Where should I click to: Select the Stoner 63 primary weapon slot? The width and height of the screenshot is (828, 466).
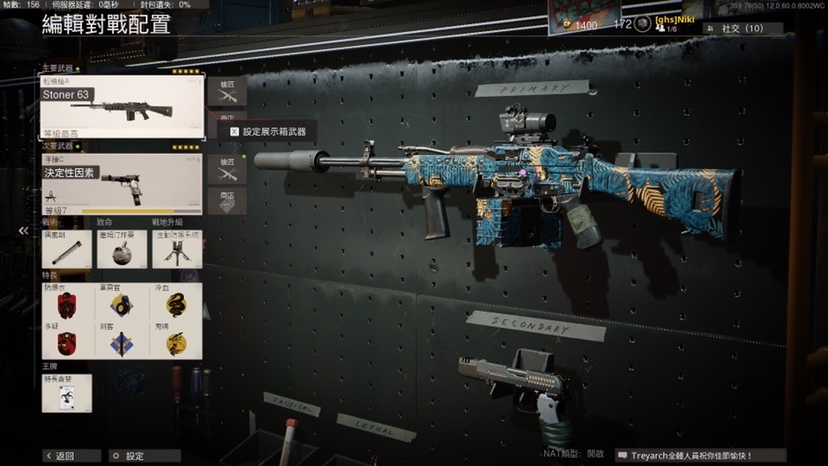[122, 106]
